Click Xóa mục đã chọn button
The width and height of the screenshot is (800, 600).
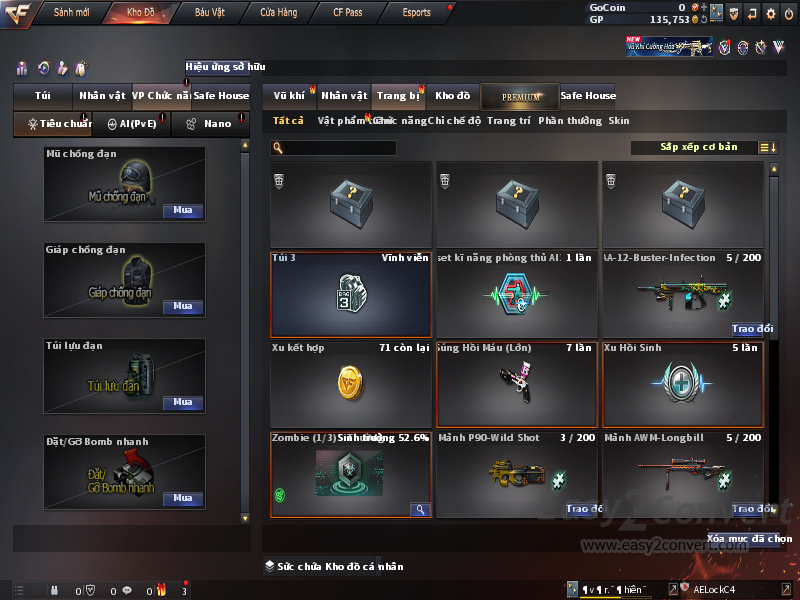click(749, 538)
